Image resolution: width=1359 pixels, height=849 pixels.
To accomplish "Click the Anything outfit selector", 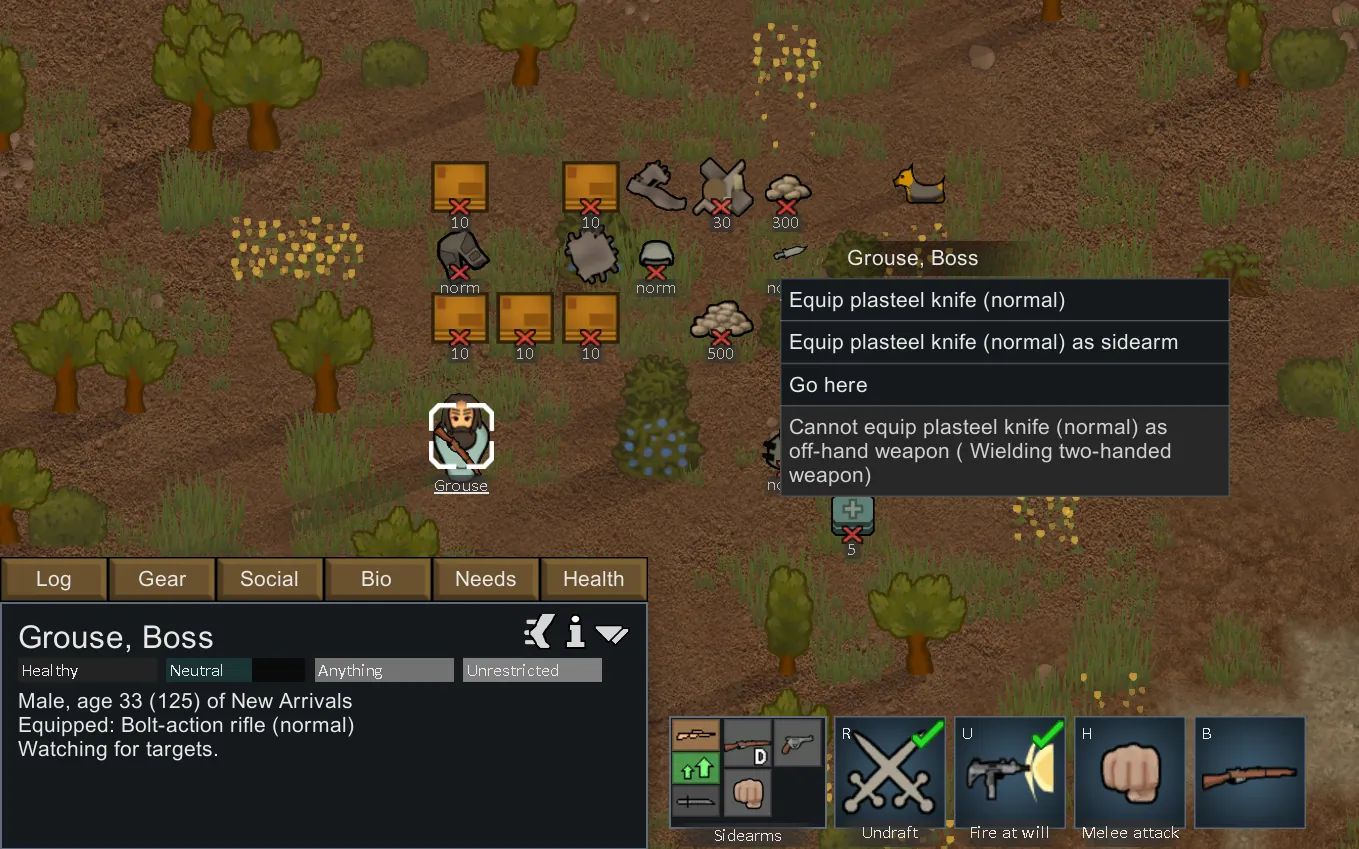I will click(384, 670).
